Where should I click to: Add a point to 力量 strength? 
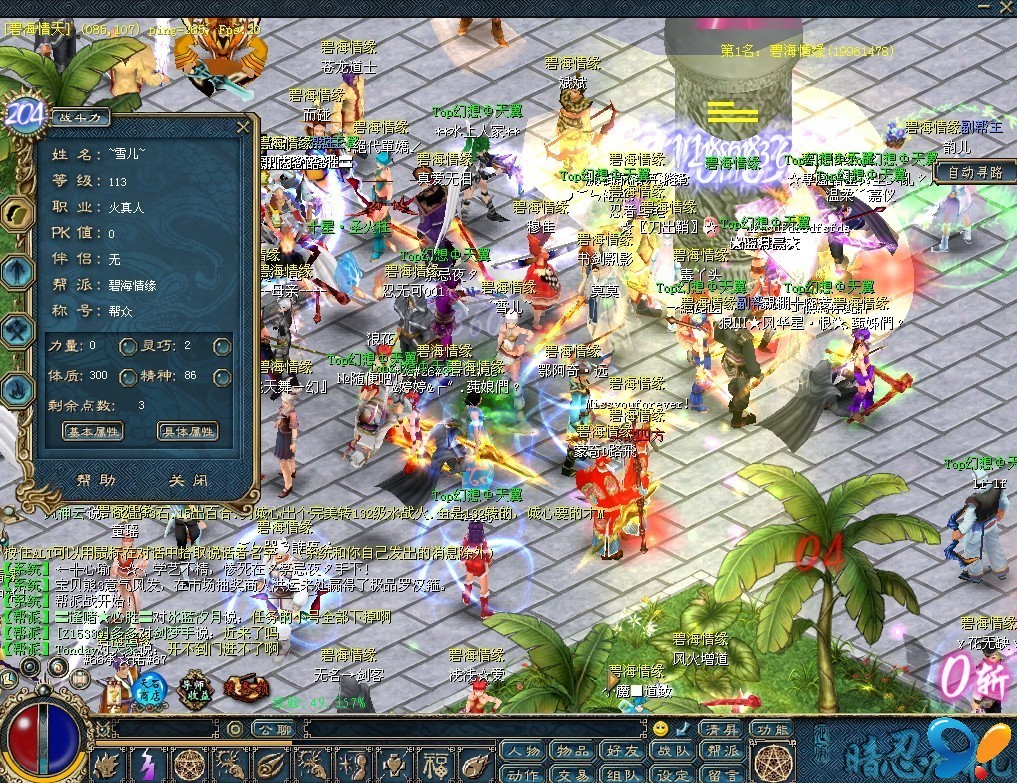pos(128,347)
